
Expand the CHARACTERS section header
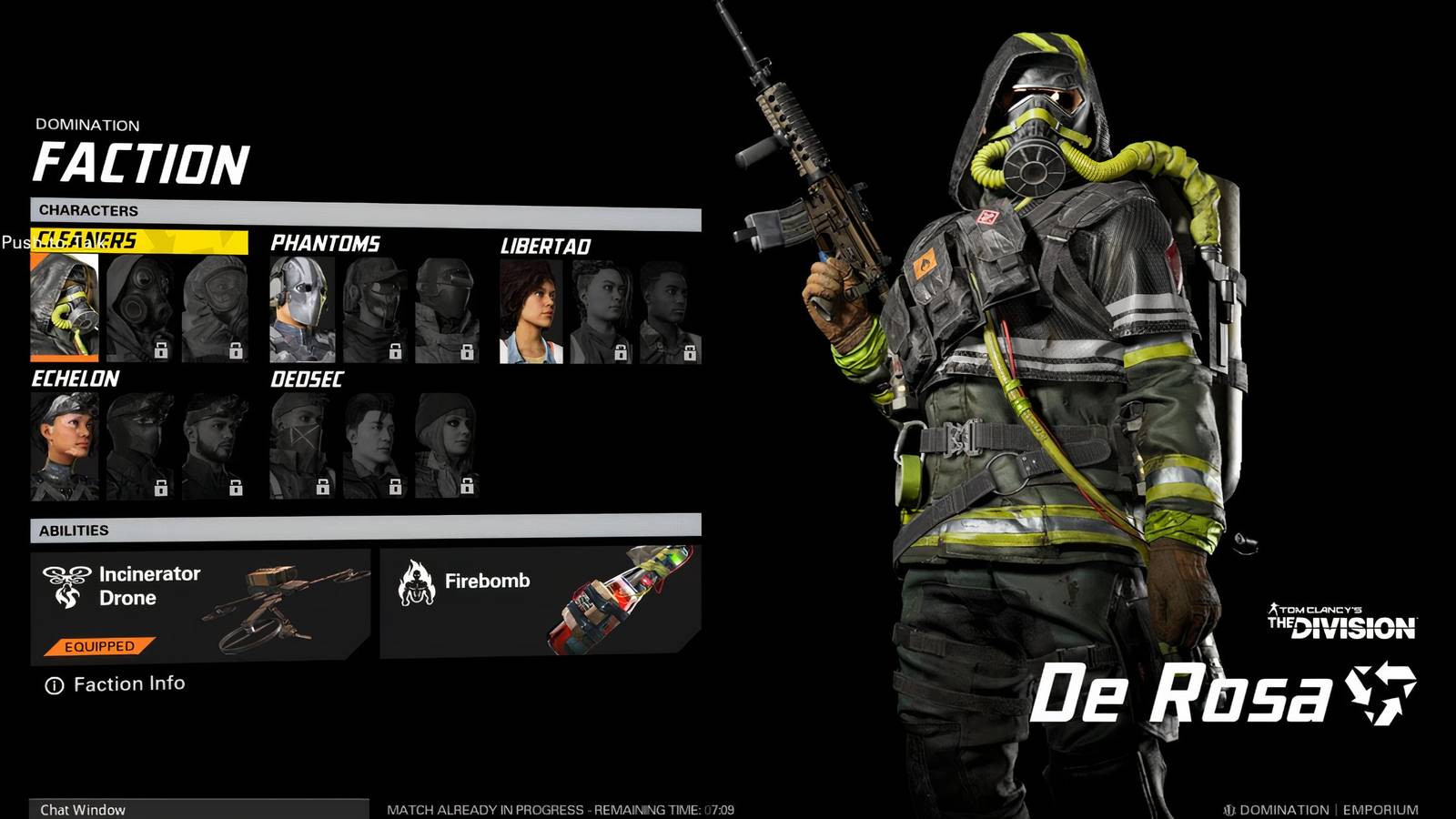(86, 211)
